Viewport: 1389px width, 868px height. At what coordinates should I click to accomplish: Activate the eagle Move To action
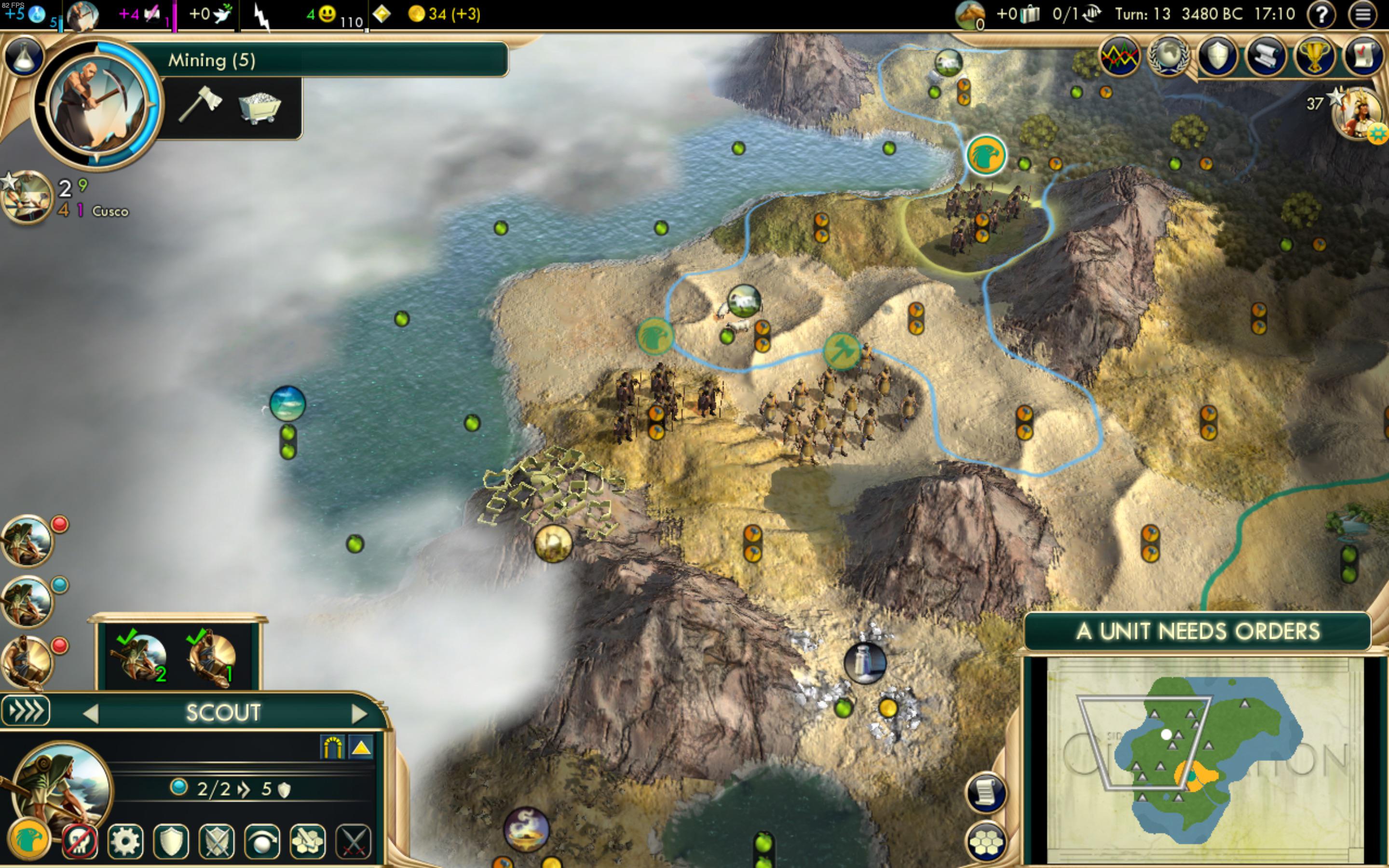pyautogui.click(x=29, y=841)
